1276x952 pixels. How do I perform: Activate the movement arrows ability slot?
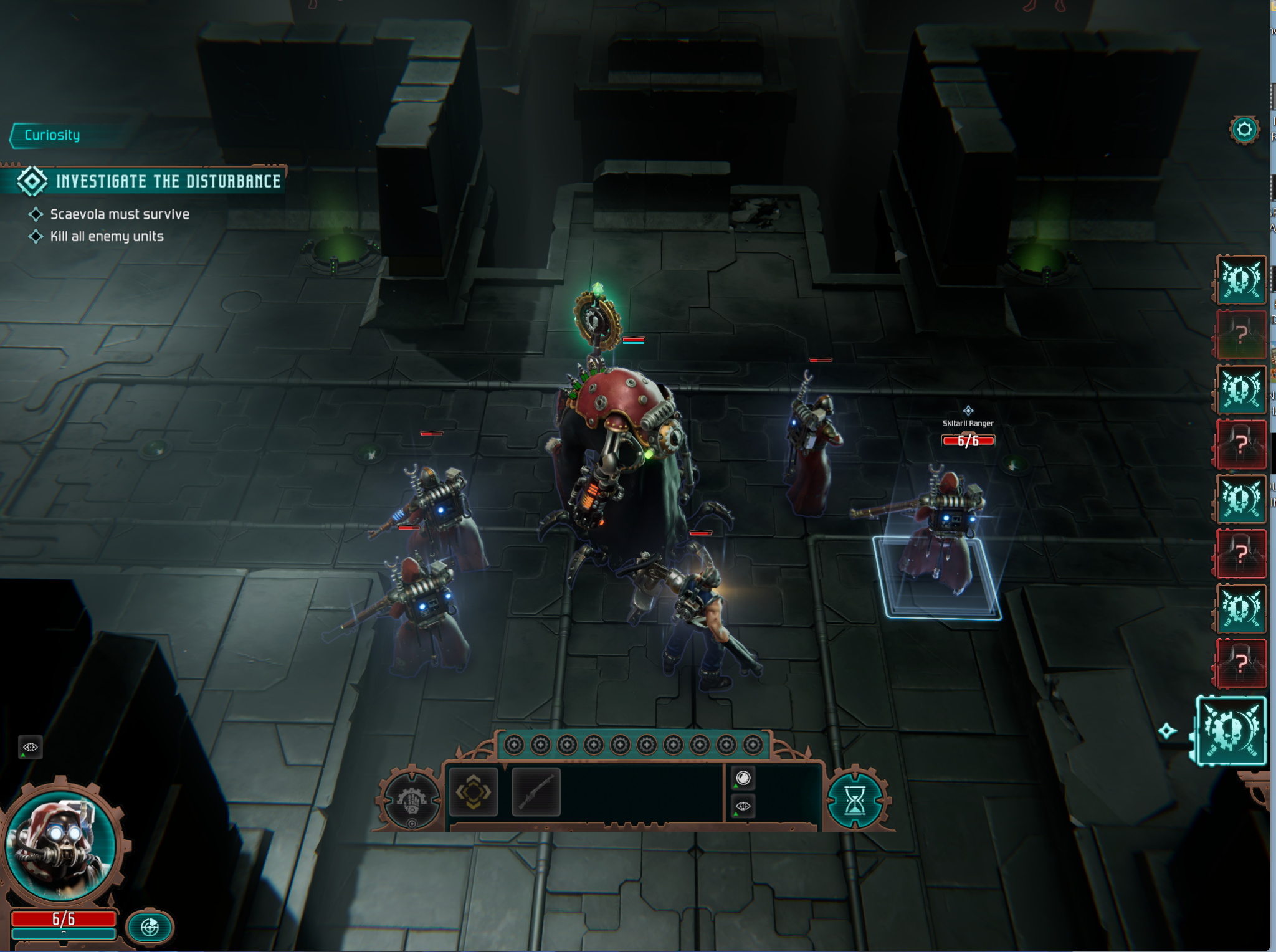coord(474,791)
